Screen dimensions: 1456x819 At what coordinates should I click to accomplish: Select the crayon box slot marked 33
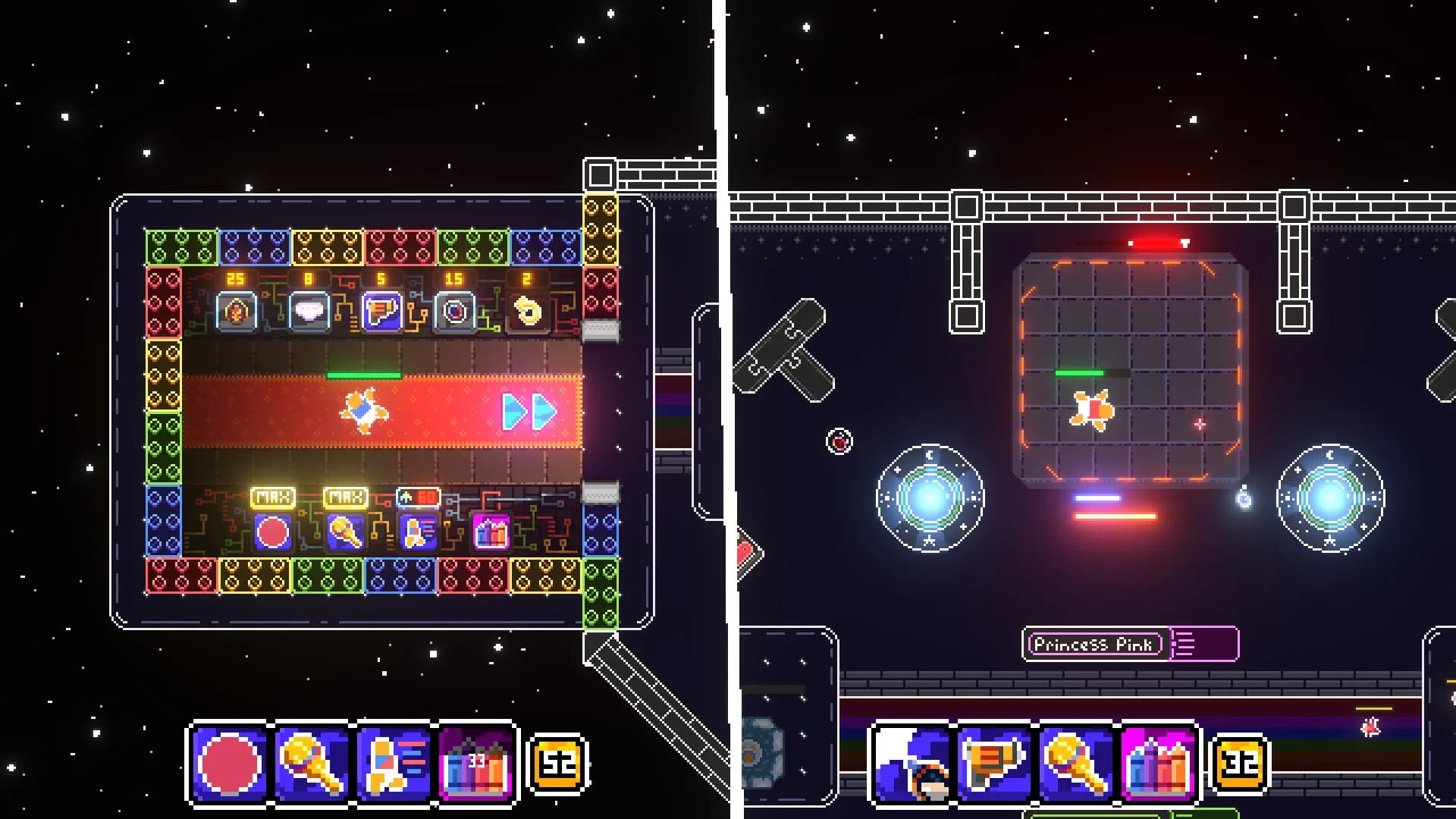click(x=476, y=763)
